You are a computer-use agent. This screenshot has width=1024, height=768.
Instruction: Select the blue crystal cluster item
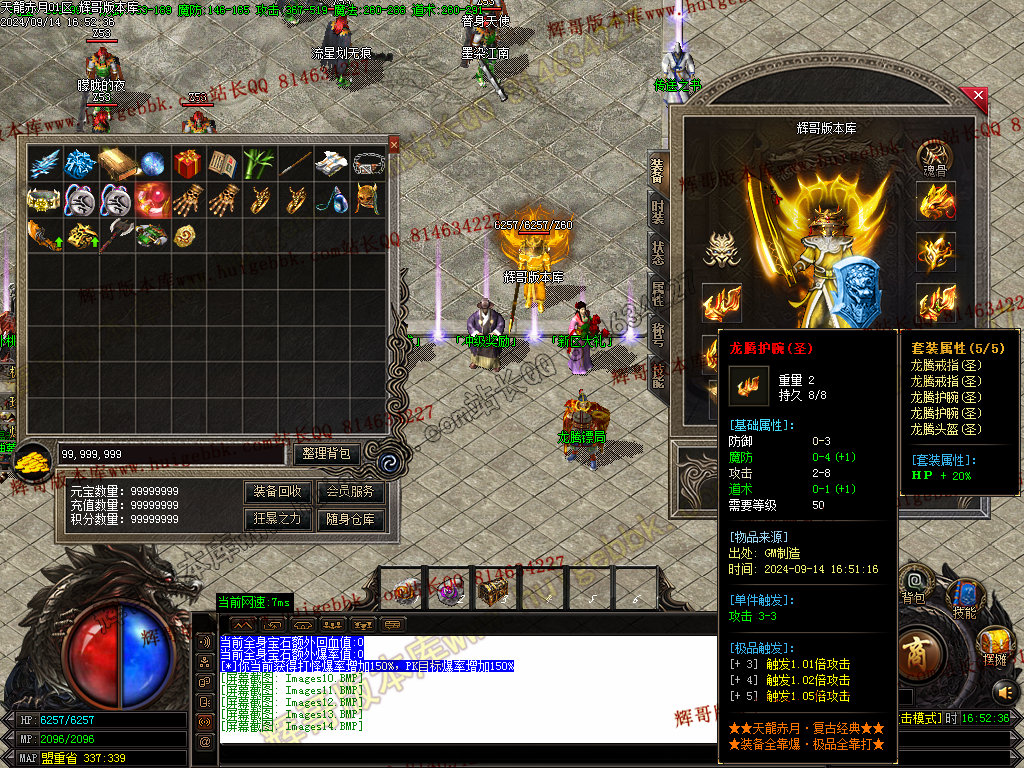pos(80,164)
